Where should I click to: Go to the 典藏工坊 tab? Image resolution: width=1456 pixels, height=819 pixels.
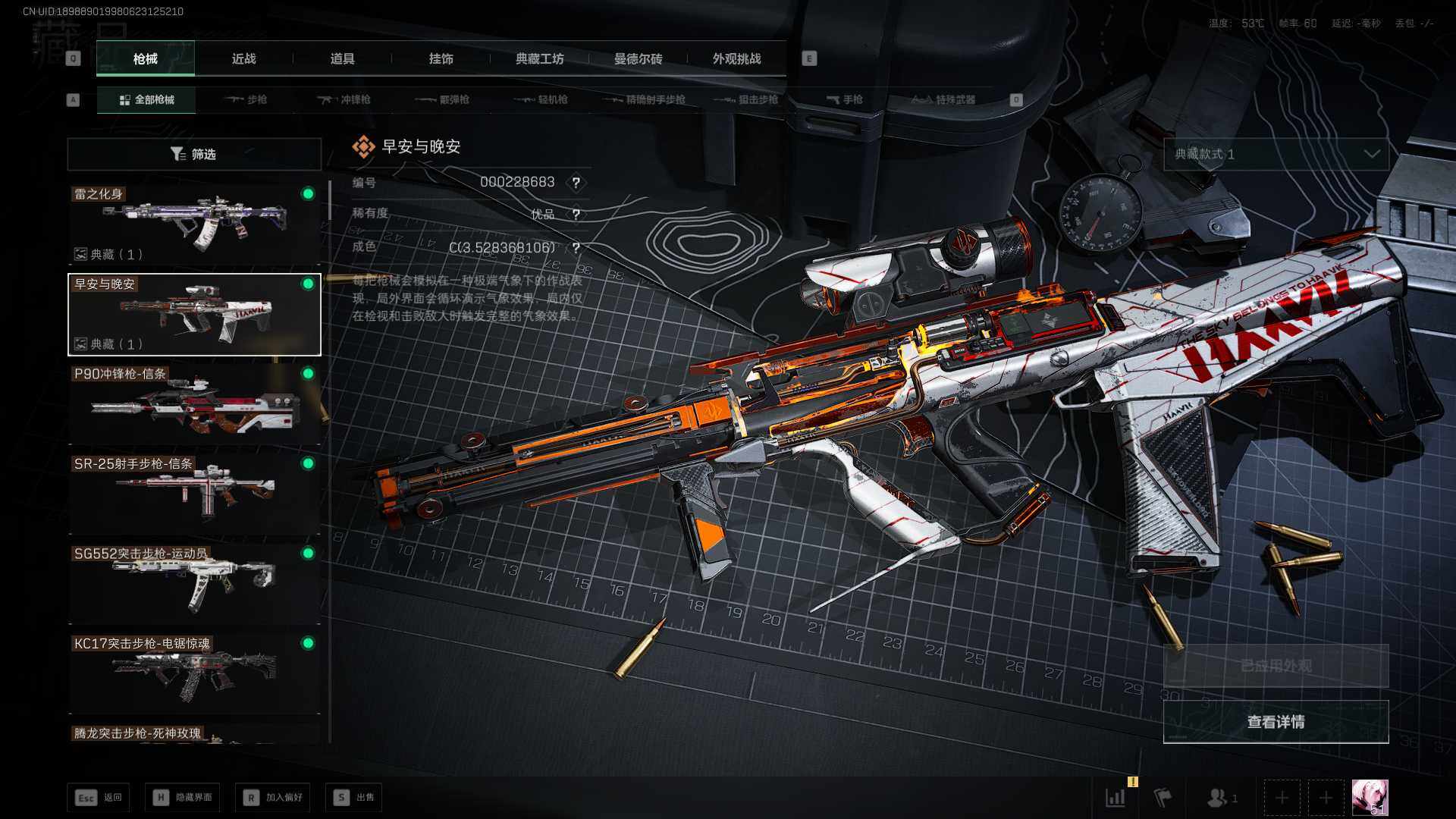pyautogui.click(x=539, y=59)
